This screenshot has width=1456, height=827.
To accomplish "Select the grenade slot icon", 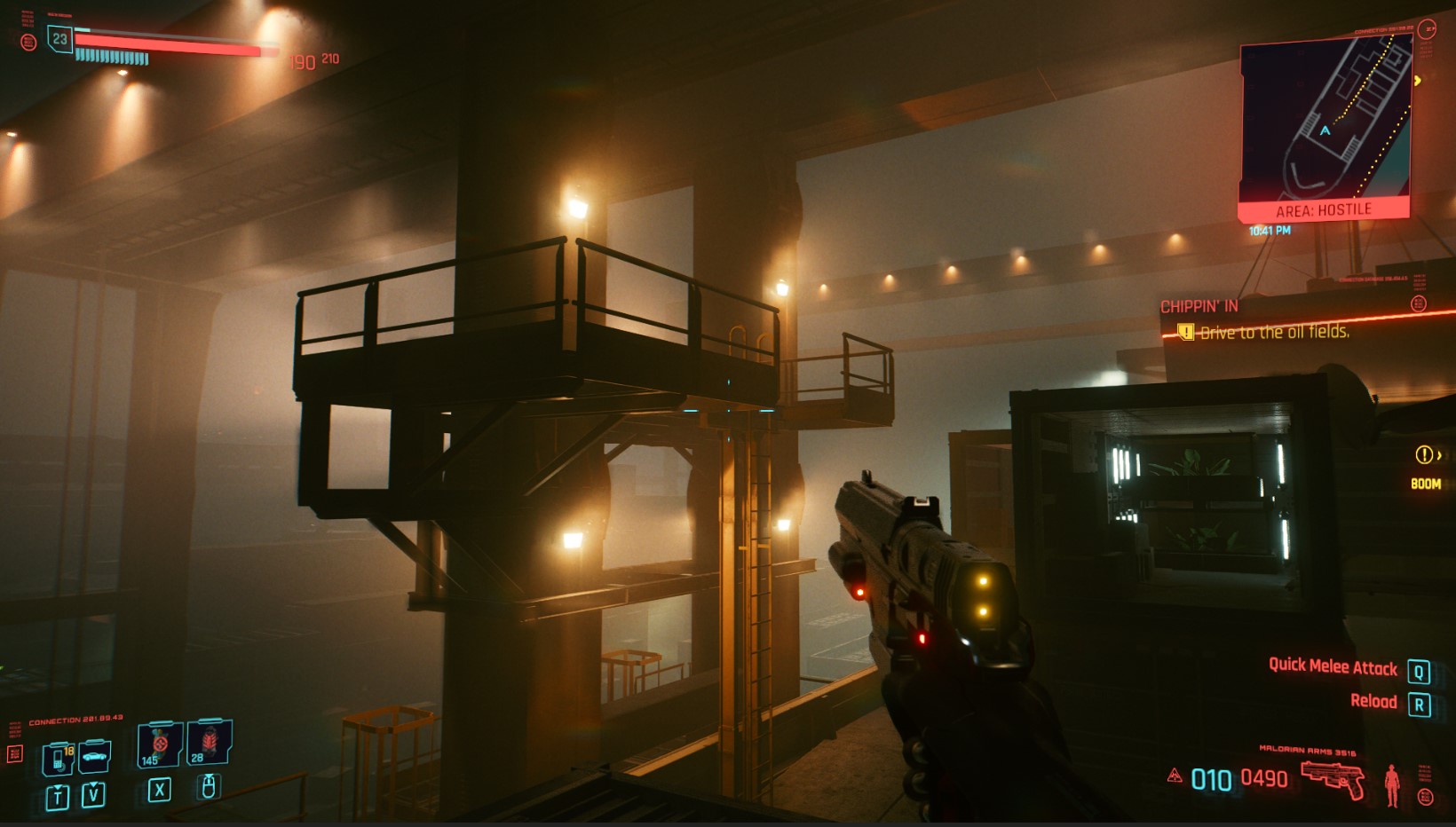I will (x=159, y=745).
